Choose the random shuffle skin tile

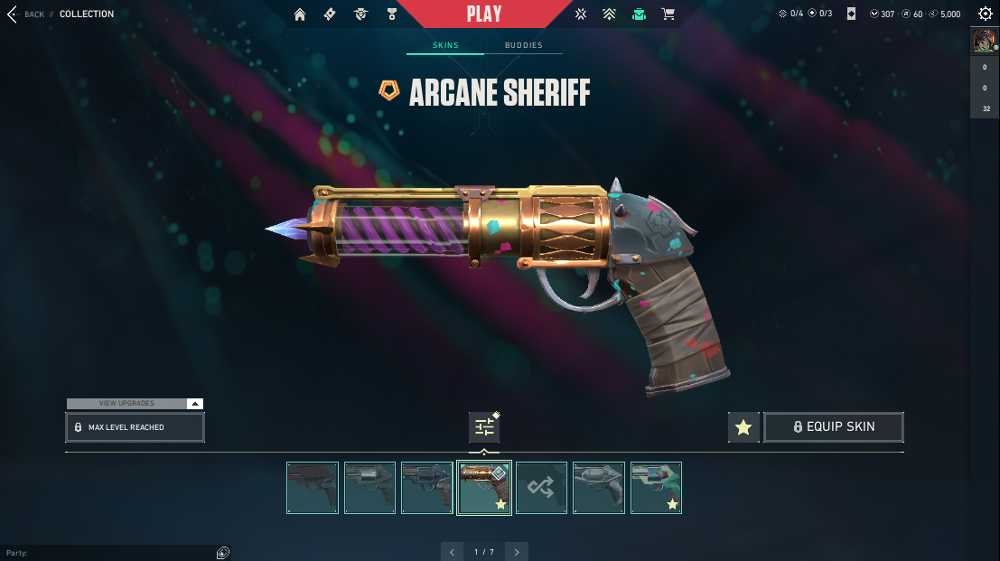541,487
